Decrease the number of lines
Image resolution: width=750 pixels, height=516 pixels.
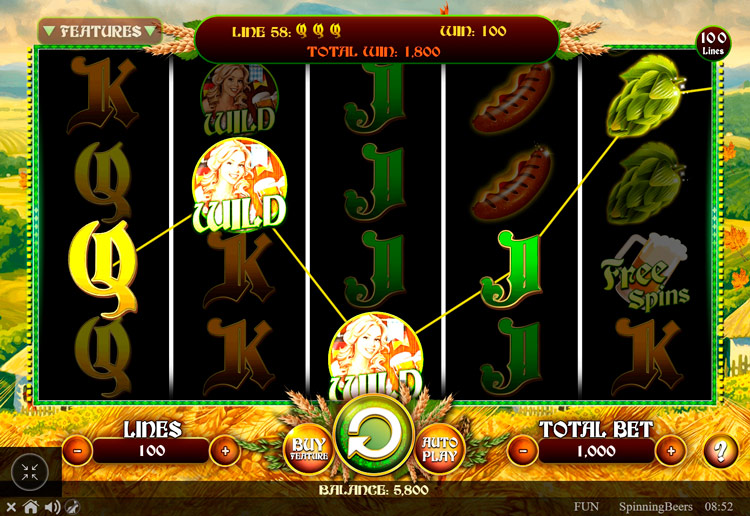[x=78, y=451]
